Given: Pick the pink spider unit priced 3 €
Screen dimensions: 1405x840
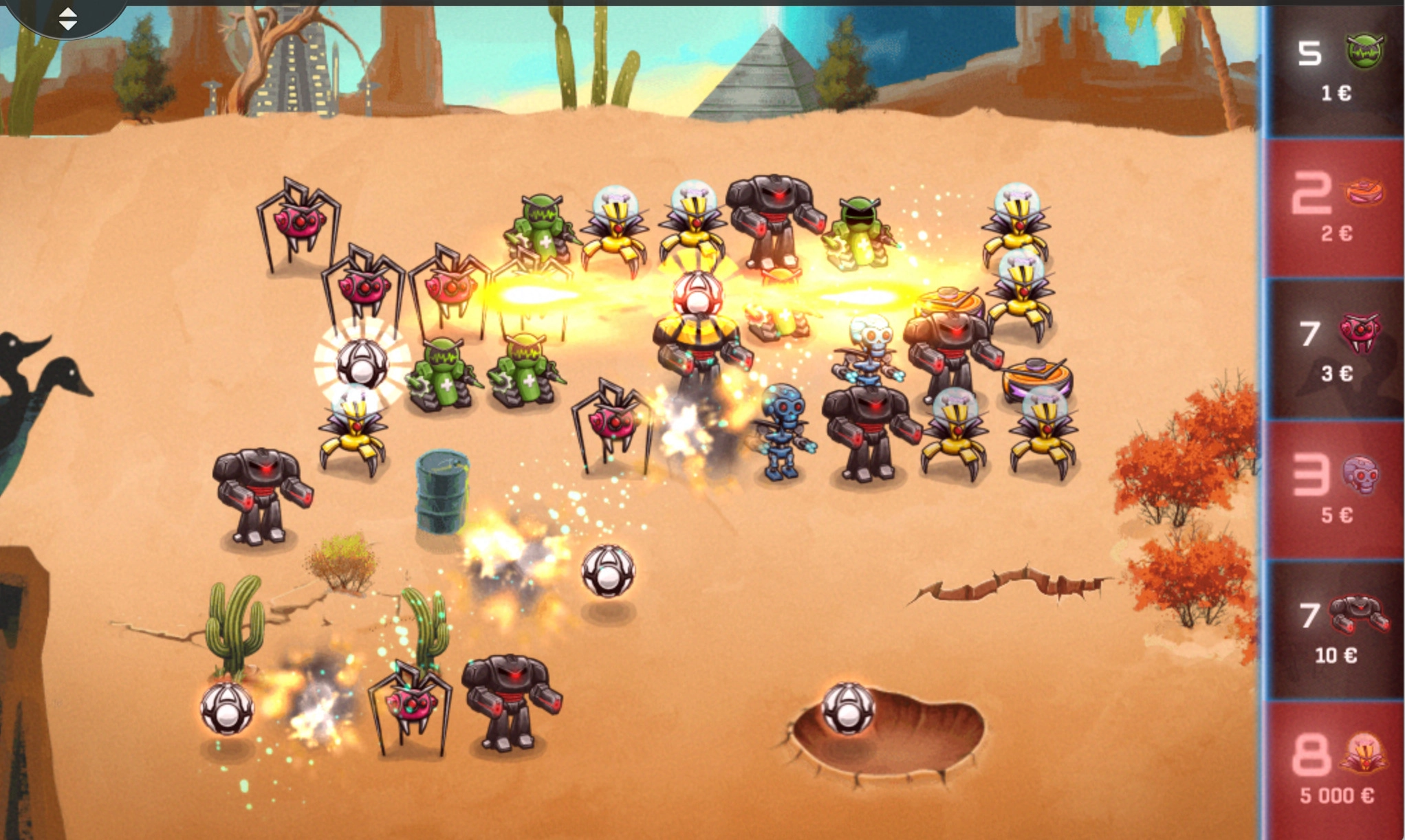Looking at the screenshot, I should pos(1336,349).
